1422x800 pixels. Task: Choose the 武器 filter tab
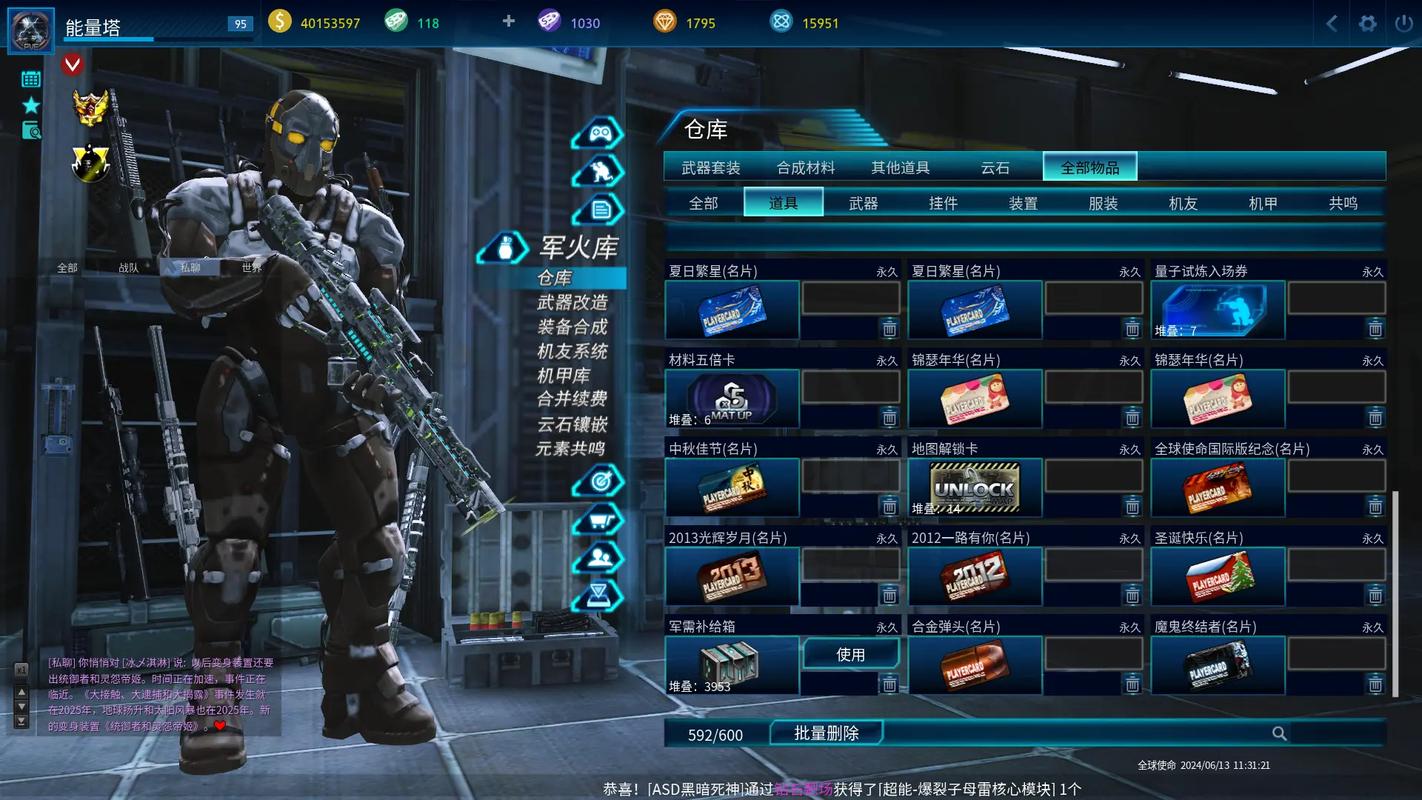pyautogui.click(x=863, y=203)
